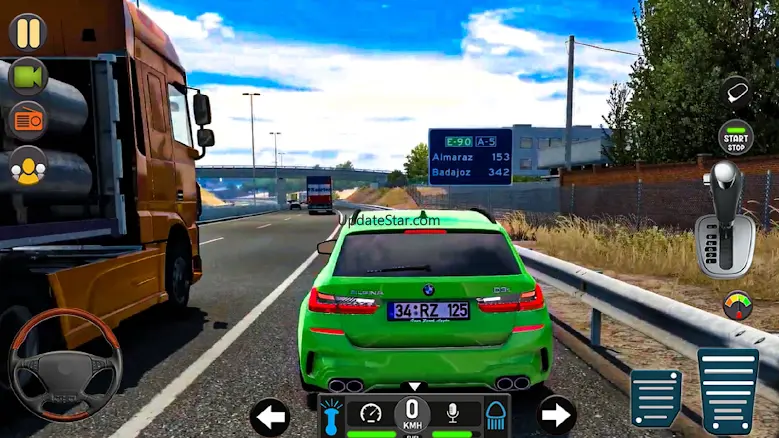
Task: Pause the game with the pause button
Action: pos(27,32)
